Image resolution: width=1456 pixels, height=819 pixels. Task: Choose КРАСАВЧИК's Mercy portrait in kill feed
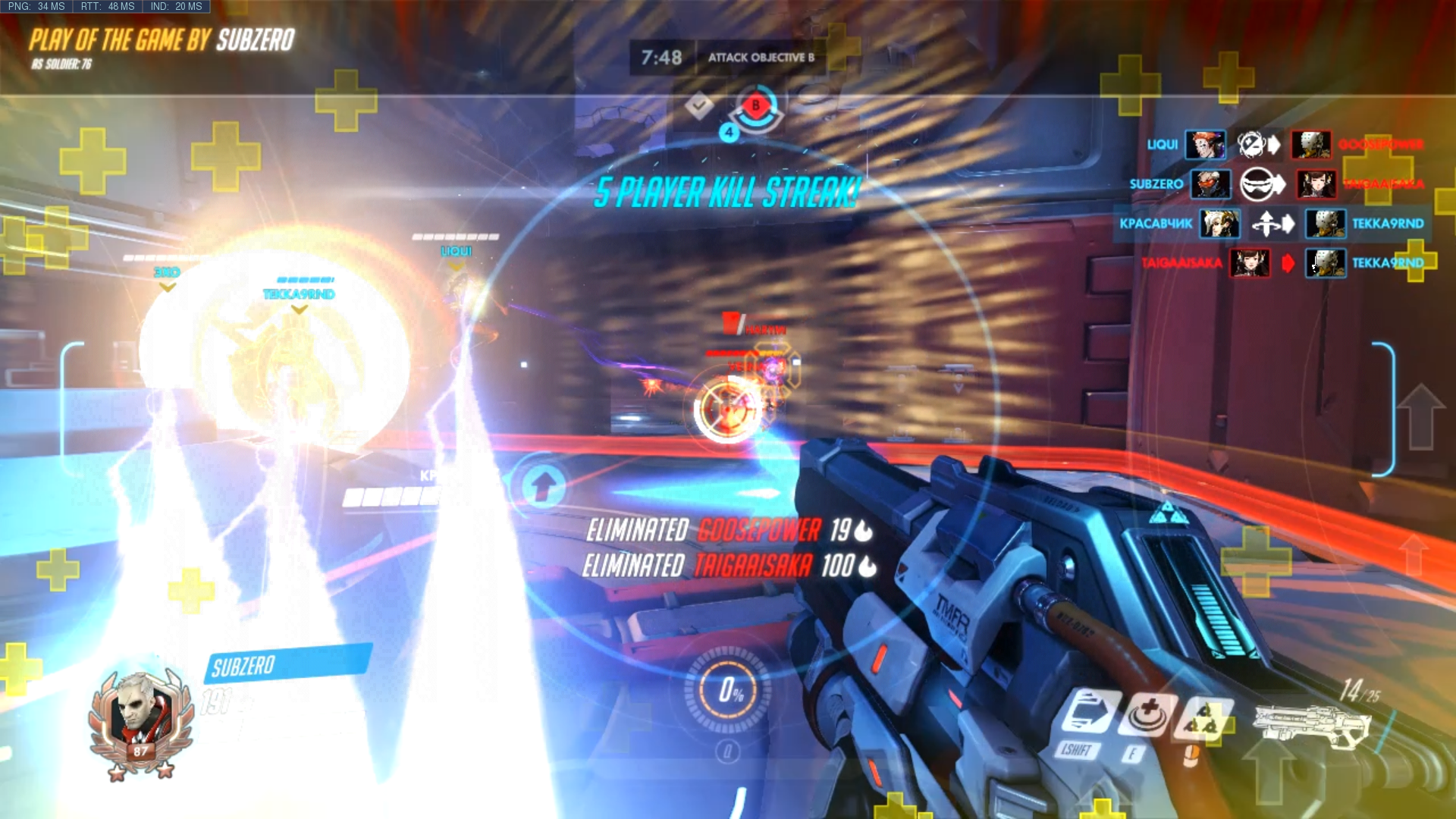[1219, 224]
